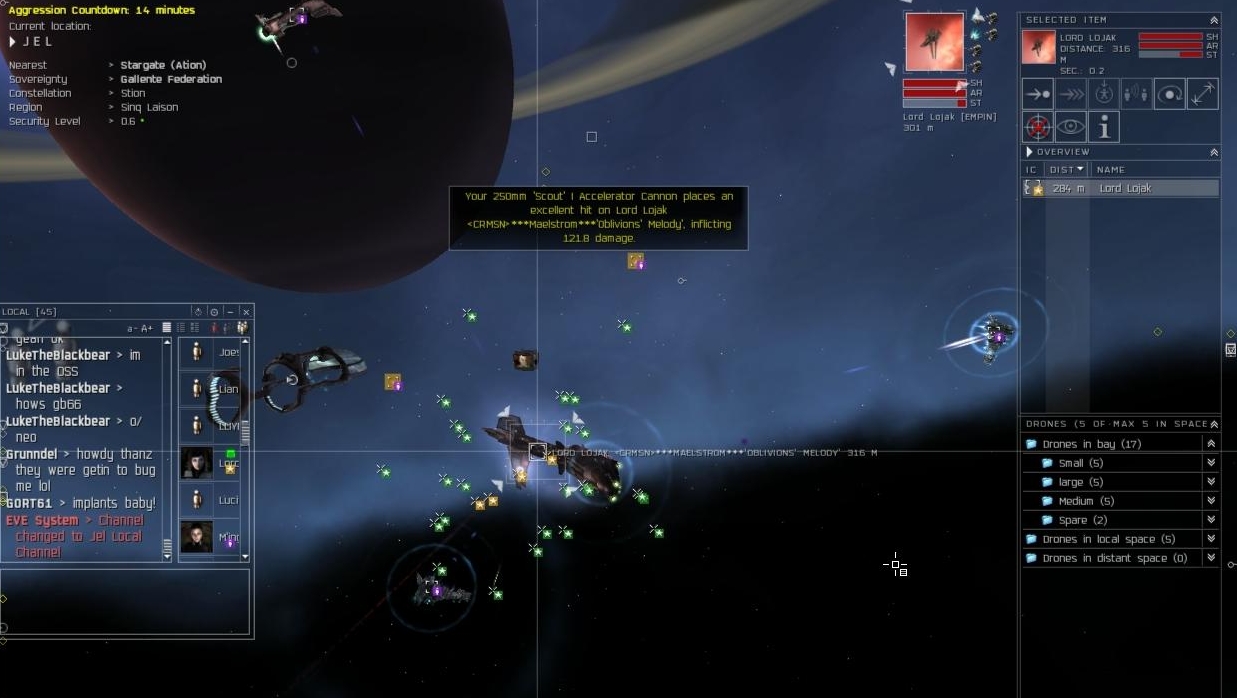This screenshot has width=1237, height=698.
Task: Sort overview by the Name column header
Action: [x=1110, y=169]
